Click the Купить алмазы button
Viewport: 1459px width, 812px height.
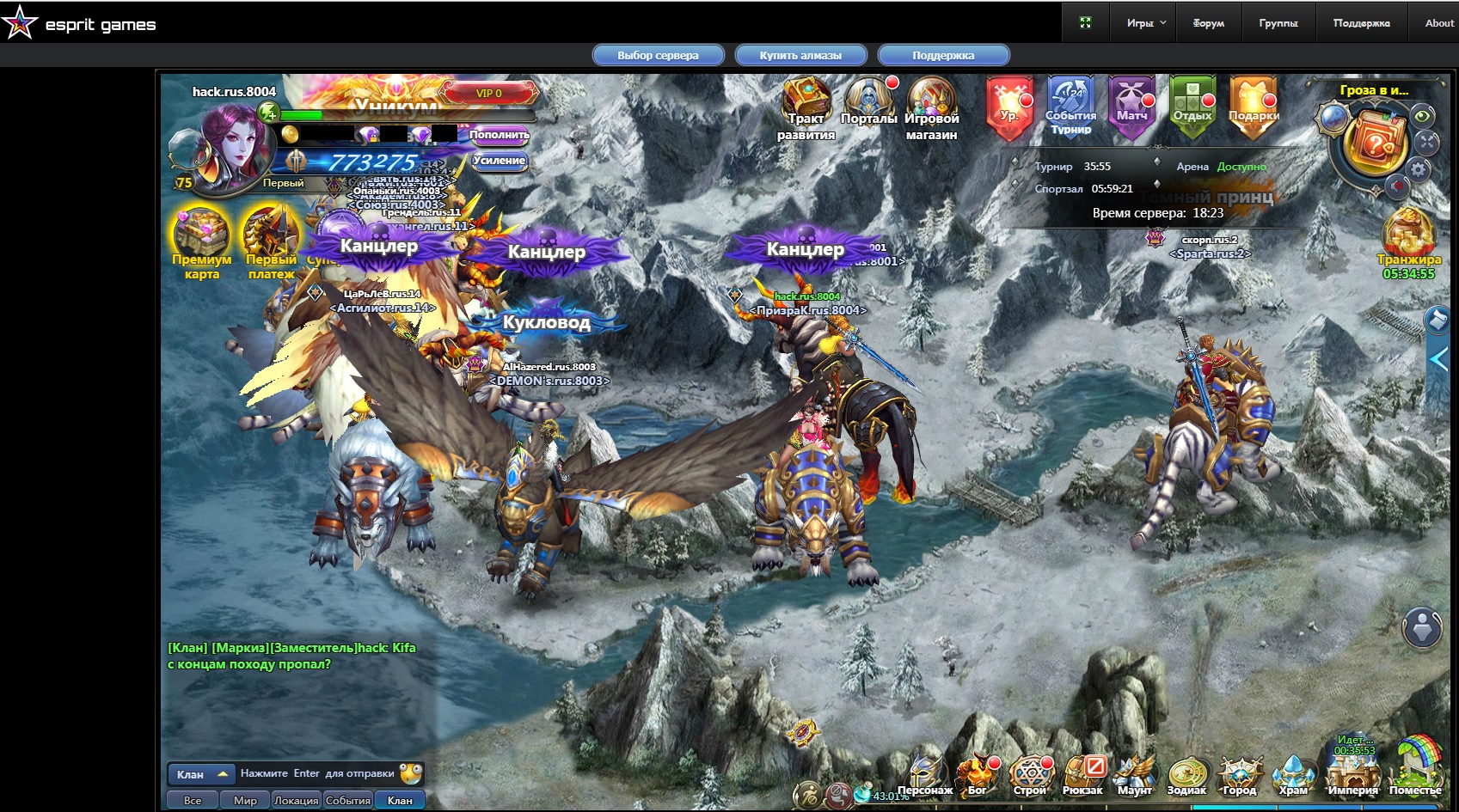[800, 56]
